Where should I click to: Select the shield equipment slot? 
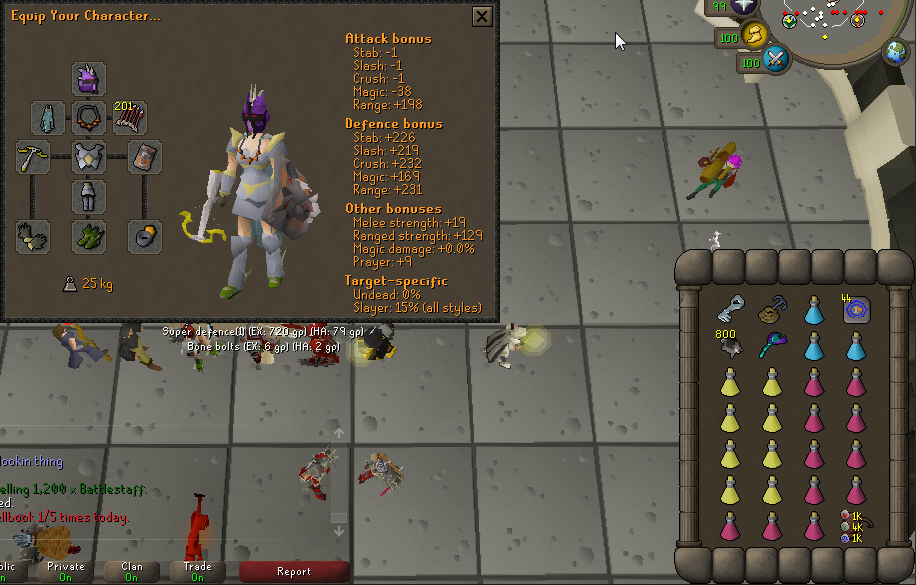point(145,157)
